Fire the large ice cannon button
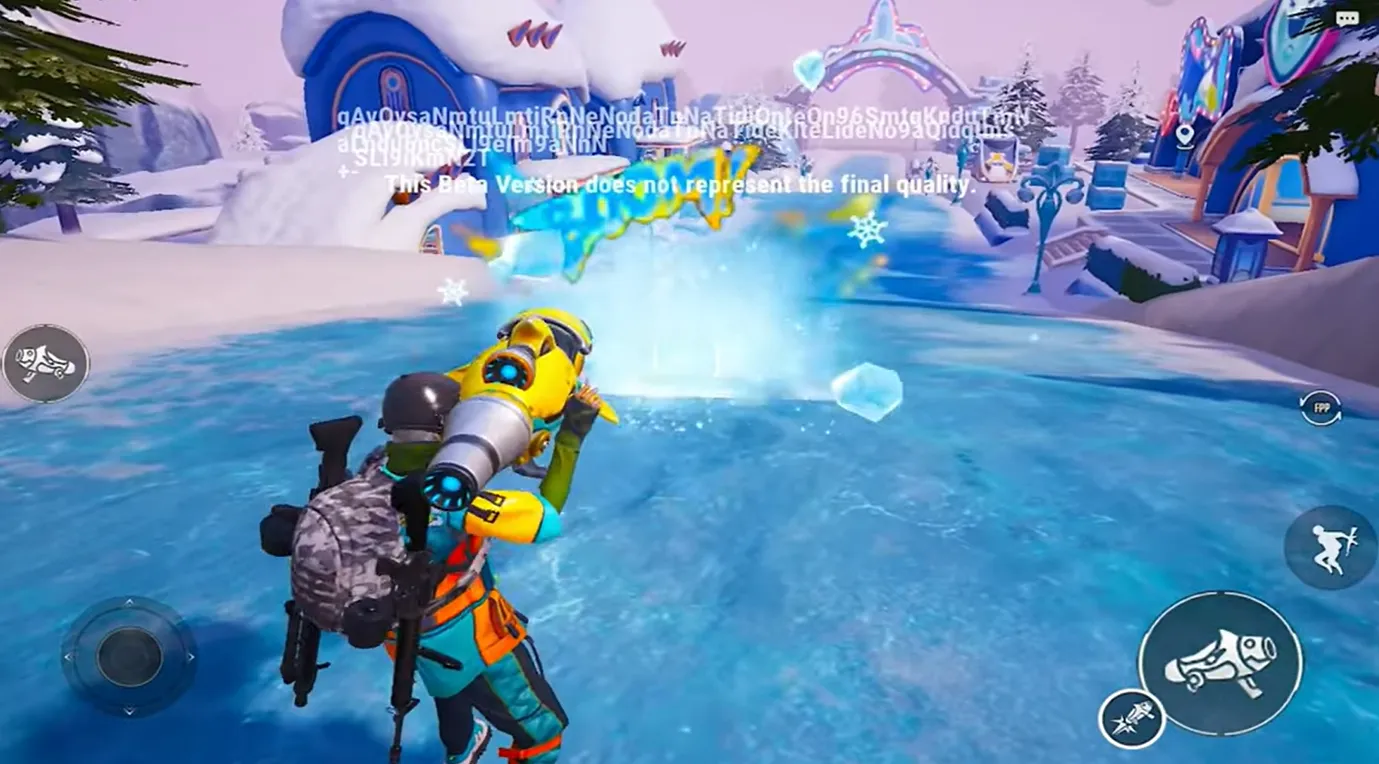Viewport: 1379px width, 764px height. (1220, 662)
